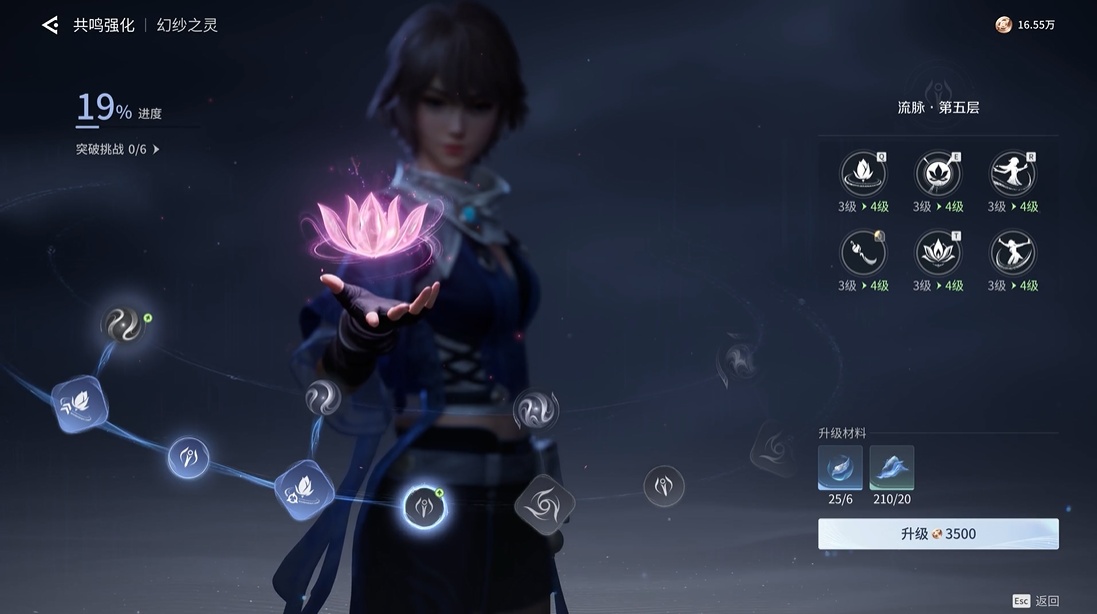Open the 突破挑战 0/6 challenge list
1097x614 pixels.
tap(118, 149)
